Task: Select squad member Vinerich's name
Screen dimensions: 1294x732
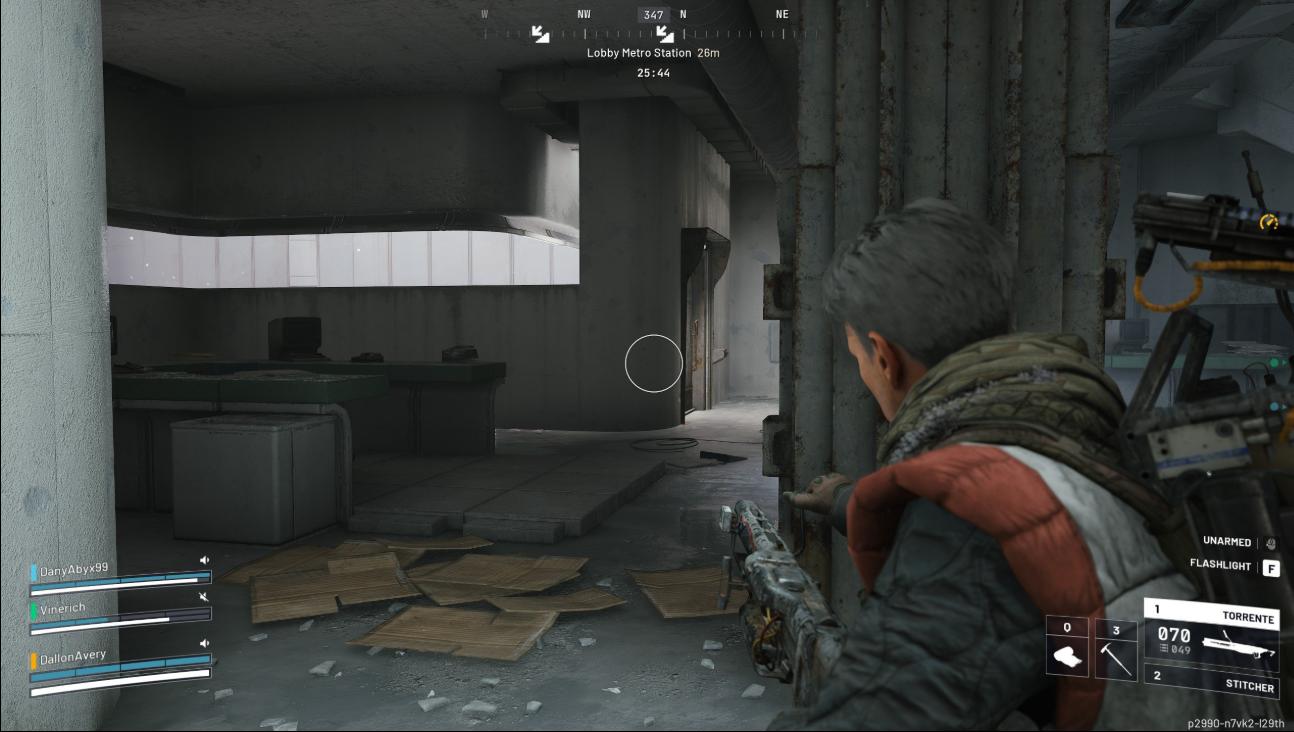Action: pyautogui.click(x=62, y=608)
